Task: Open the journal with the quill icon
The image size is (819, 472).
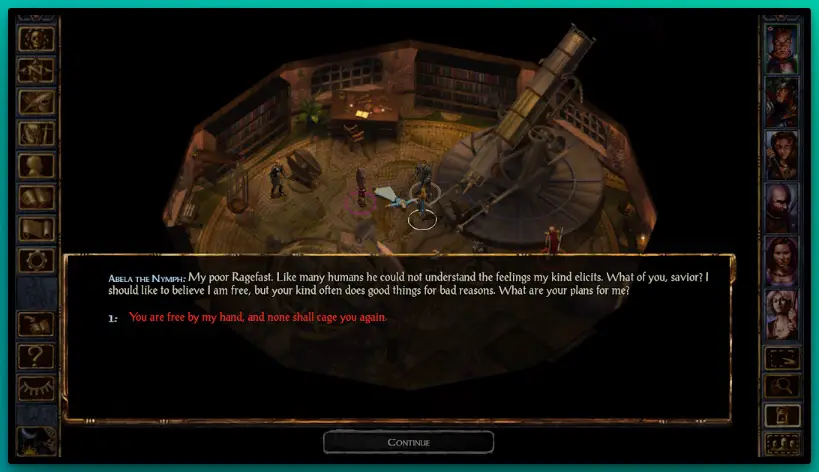Action: click(37, 102)
